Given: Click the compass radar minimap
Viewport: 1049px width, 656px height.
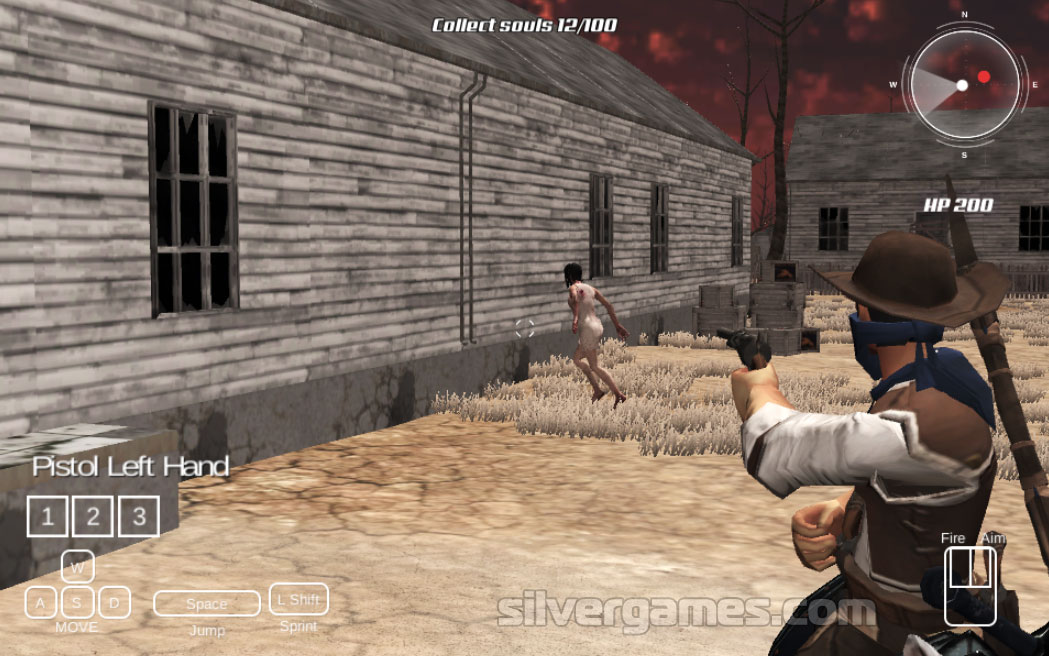Looking at the screenshot, I should point(963,85).
